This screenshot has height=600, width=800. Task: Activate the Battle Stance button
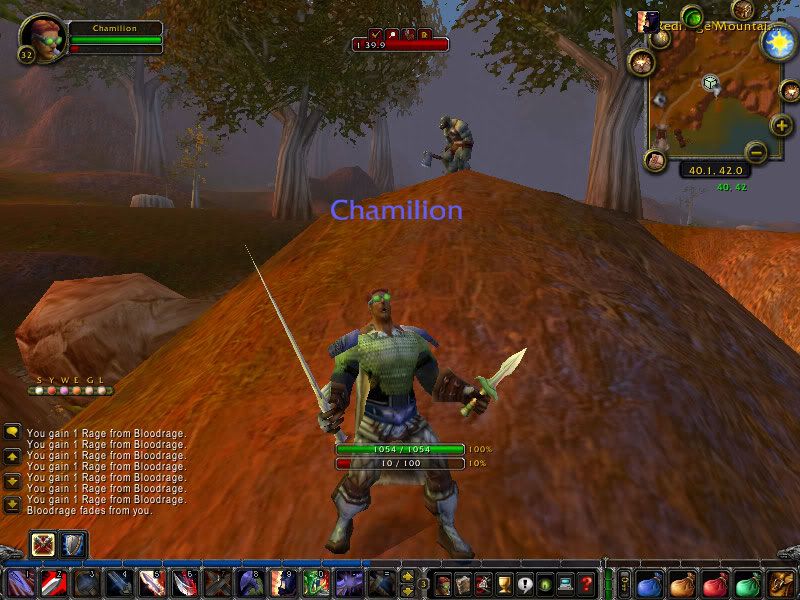tap(44, 544)
